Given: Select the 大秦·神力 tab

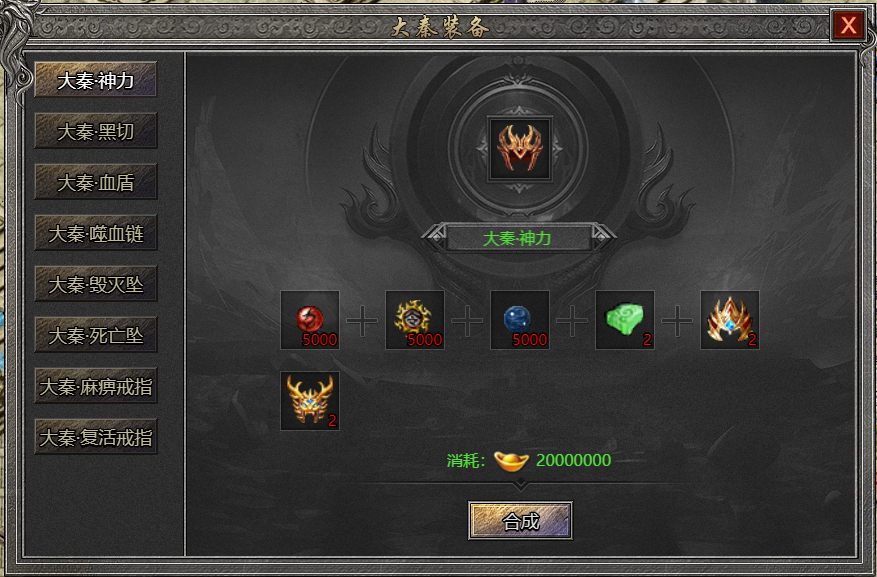Looking at the screenshot, I should (96, 80).
